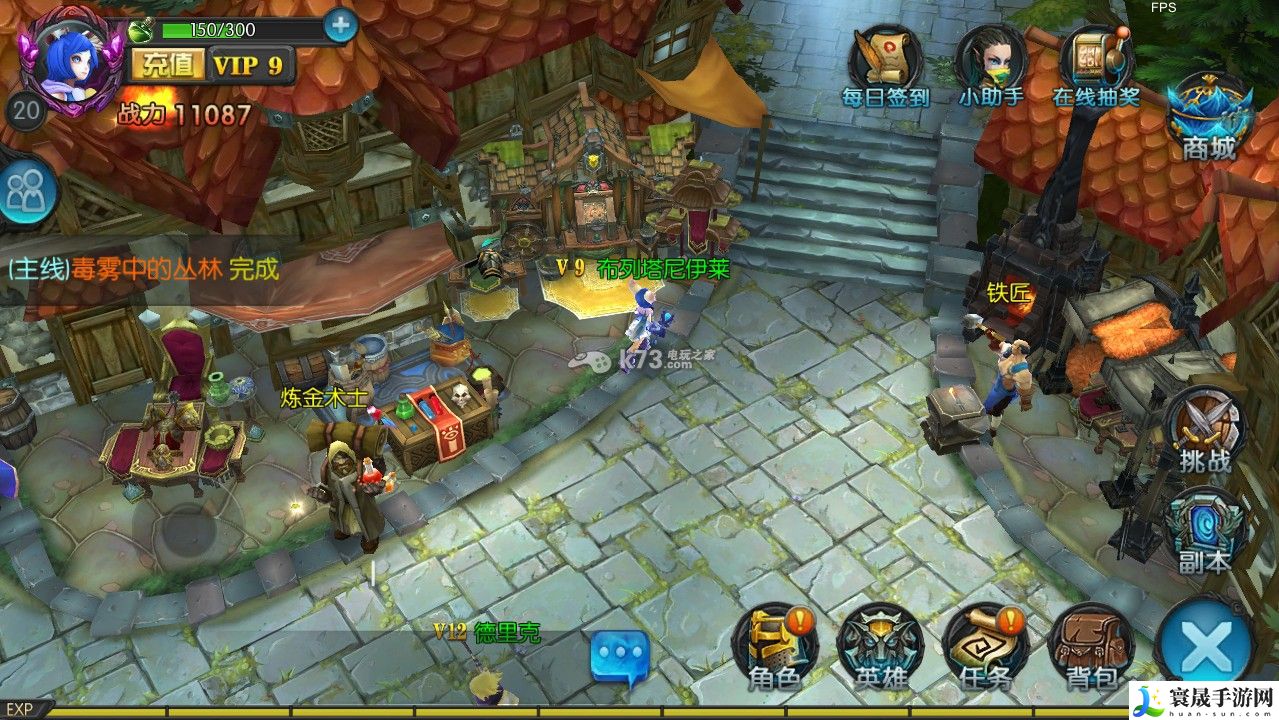The image size is (1279, 720).
Task: Open the 小助手 assistant
Action: 991,65
